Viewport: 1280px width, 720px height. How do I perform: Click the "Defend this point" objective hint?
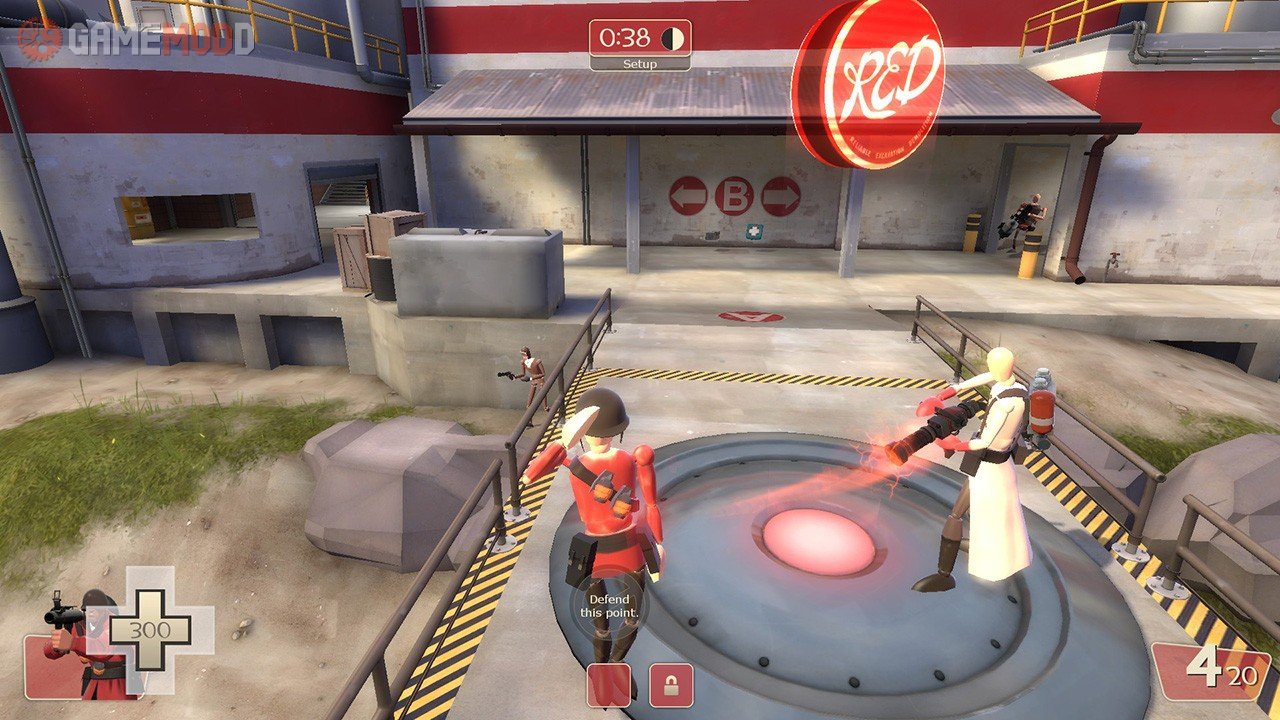tap(609, 606)
